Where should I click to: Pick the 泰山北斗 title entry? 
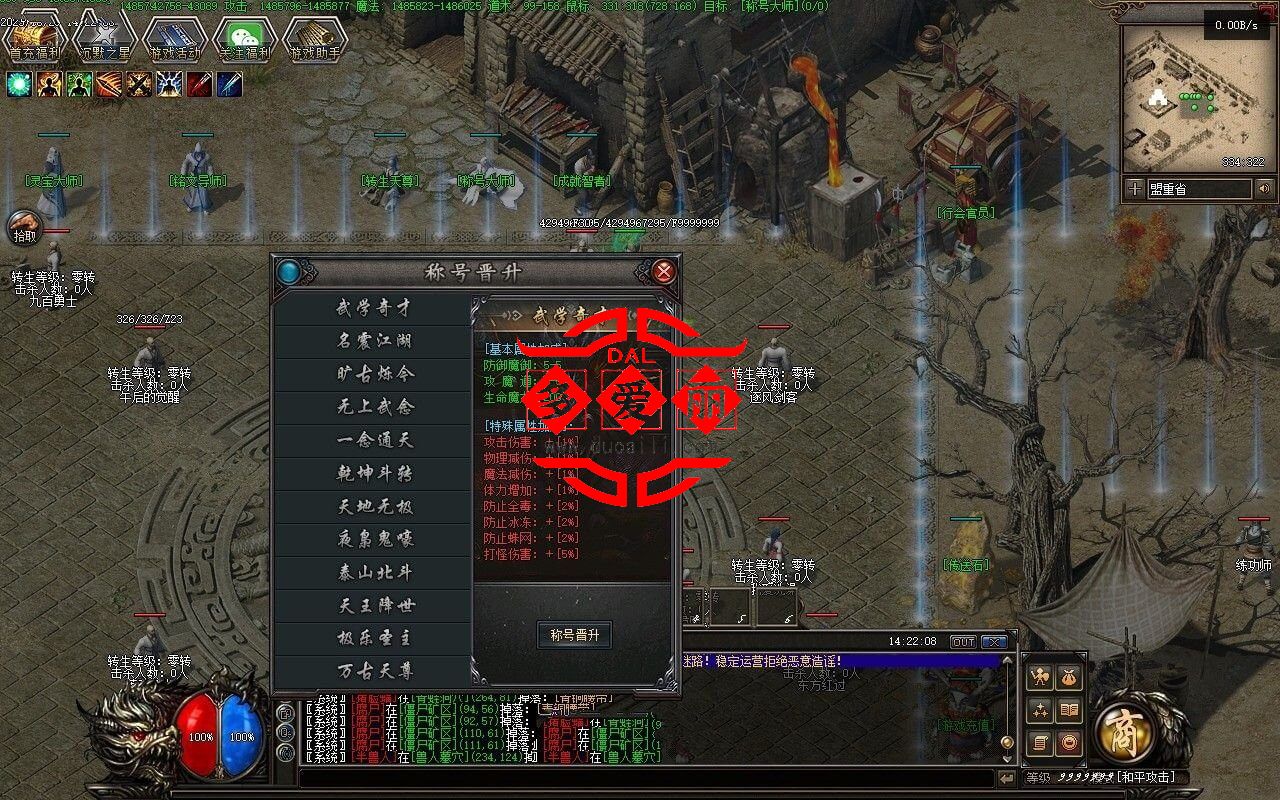pos(374,572)
